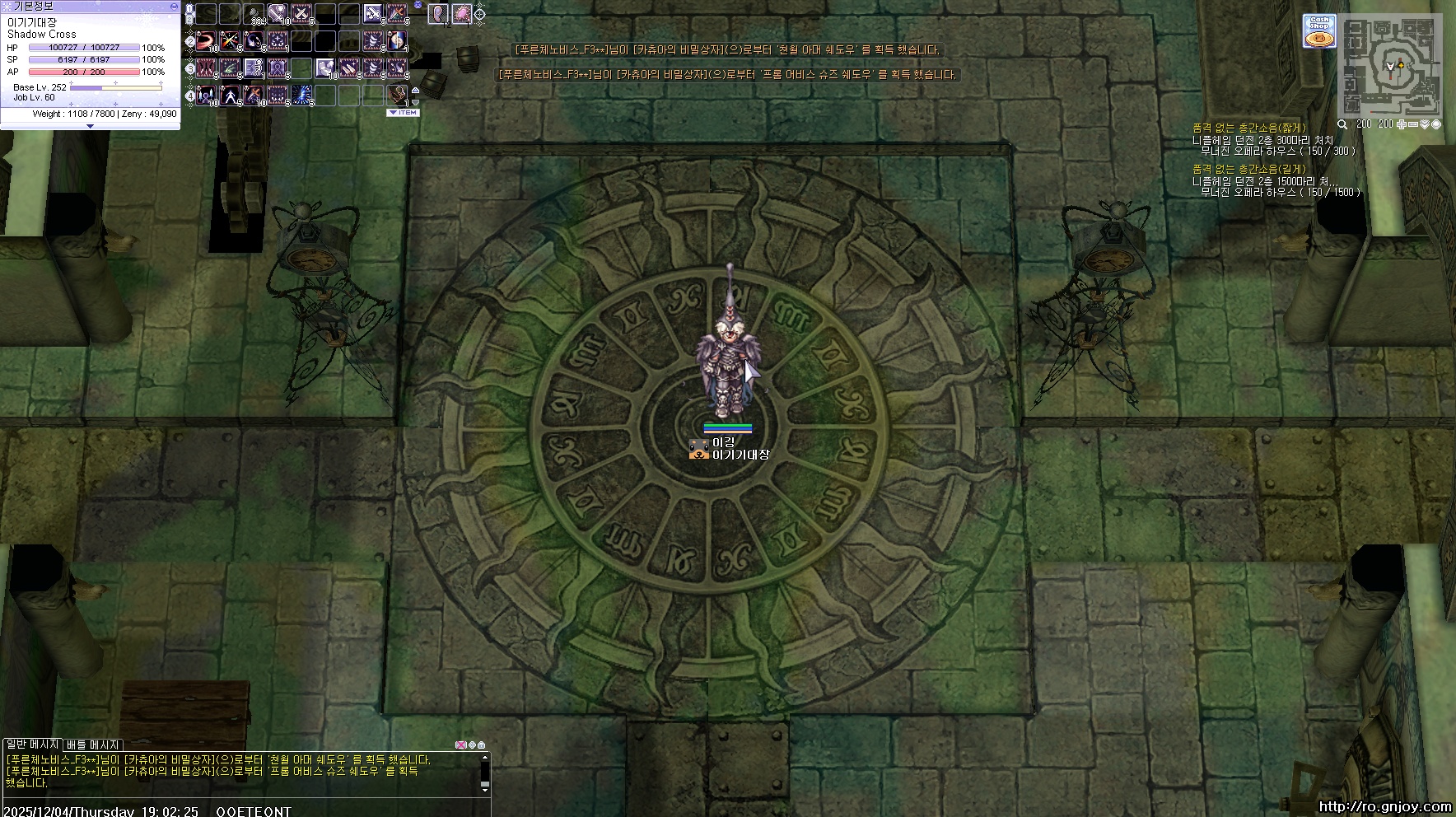Click the minimap
Screen dimensions: 1456x817
click(x=1392, y=66)
